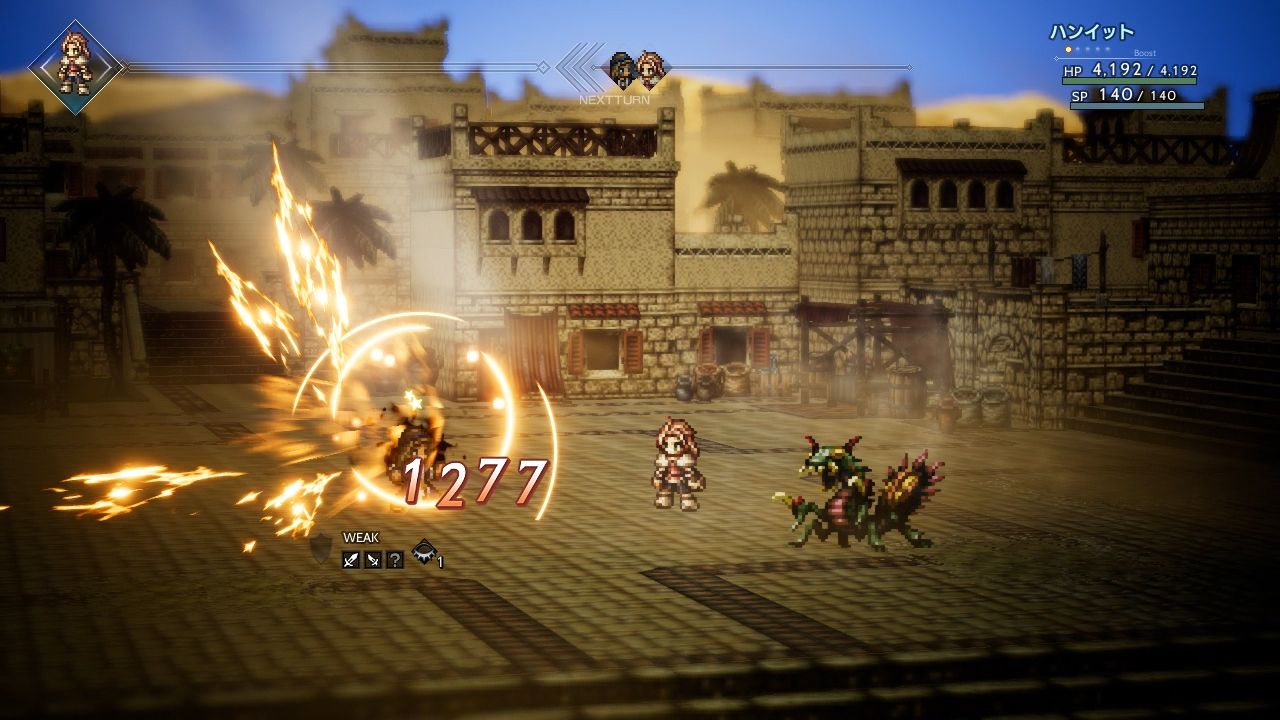Click the diamond marker on the turn order line
The height and width of the screenshot is (720, 1280).
[x=594, y=67]
